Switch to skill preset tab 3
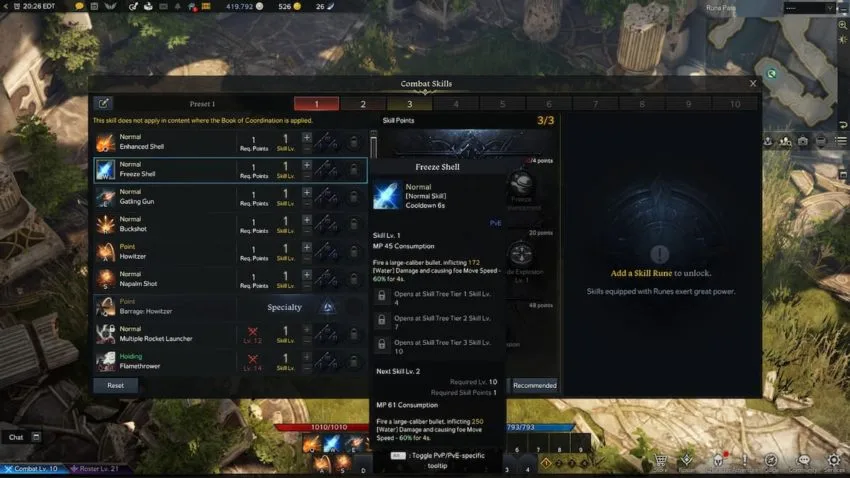850x478 pixels. pyautogui.click(x=409, y=103)
